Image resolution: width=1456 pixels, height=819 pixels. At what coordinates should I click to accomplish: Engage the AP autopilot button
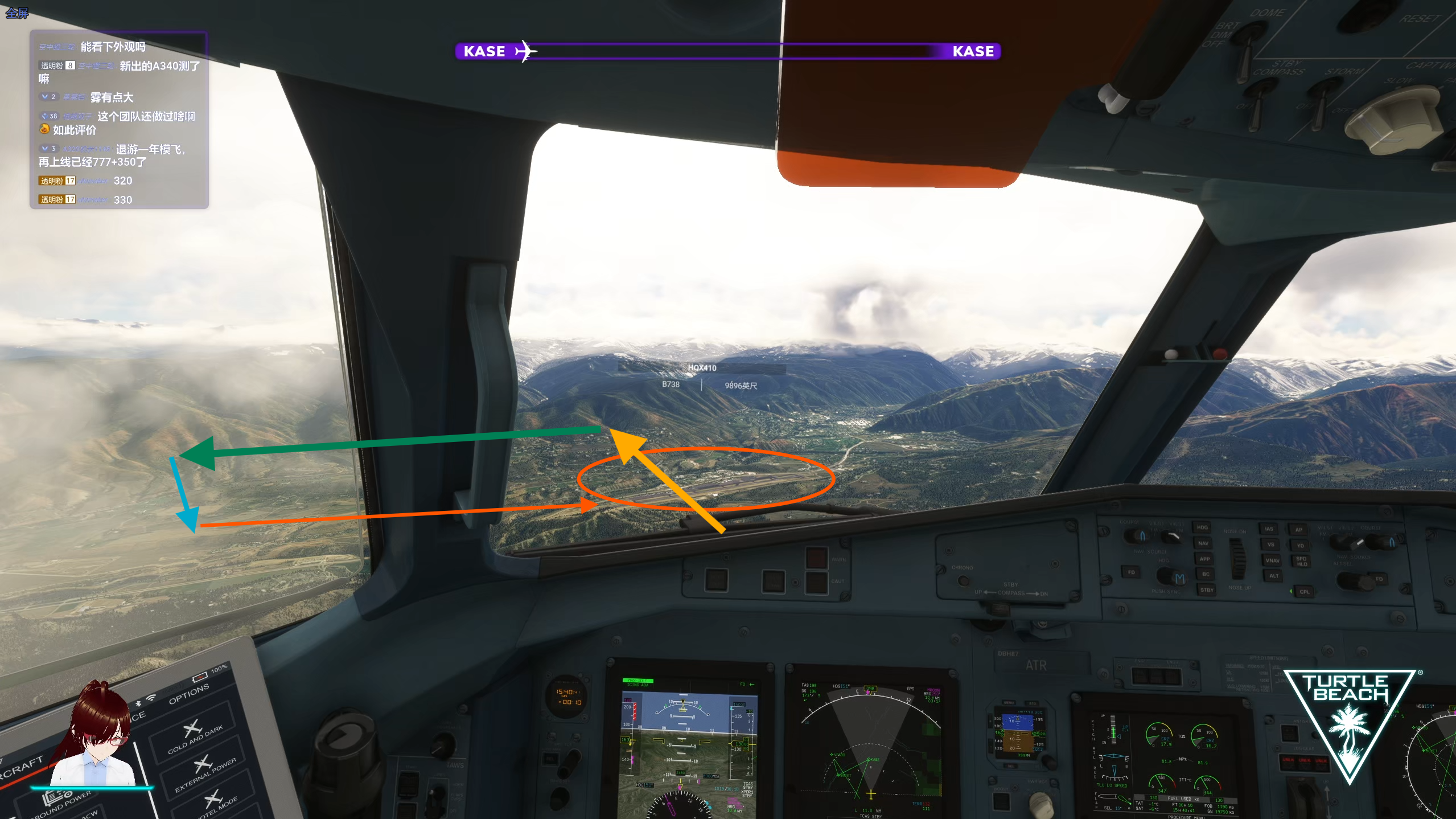tap(1299, 530)
